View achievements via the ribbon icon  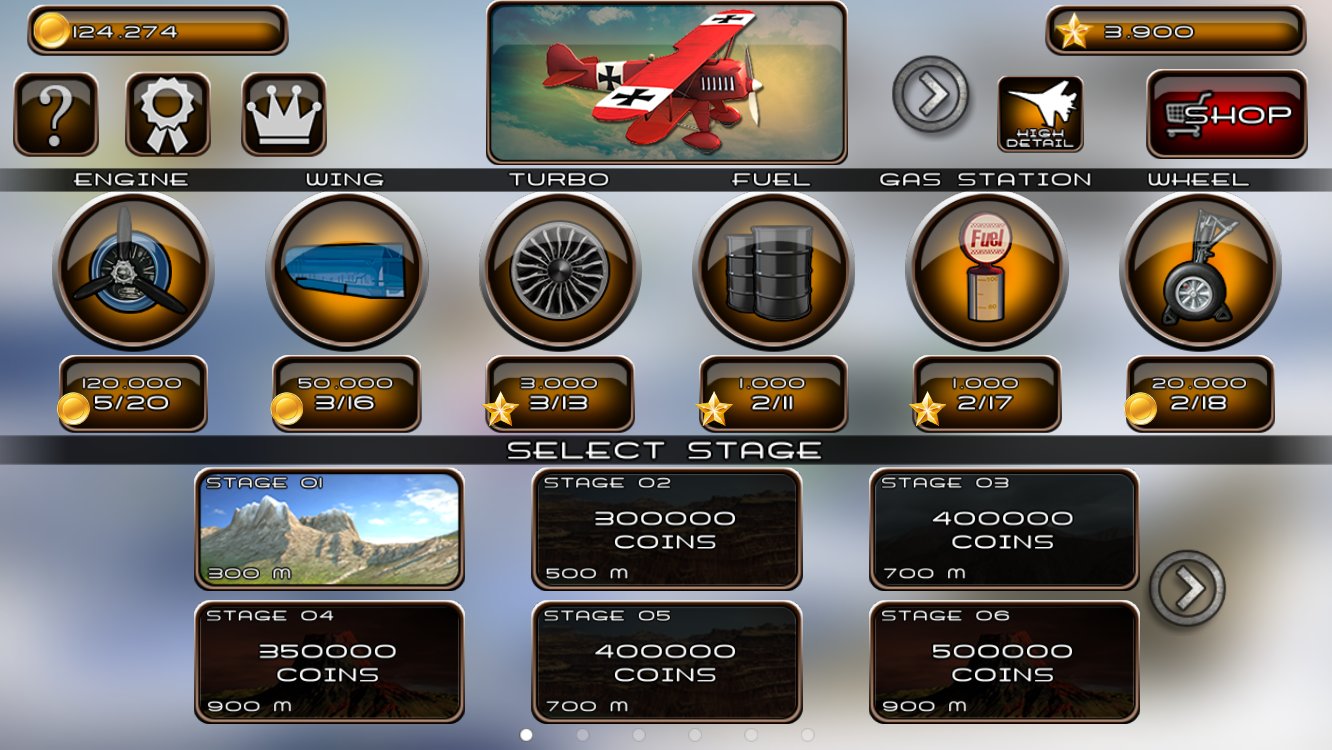168,113
